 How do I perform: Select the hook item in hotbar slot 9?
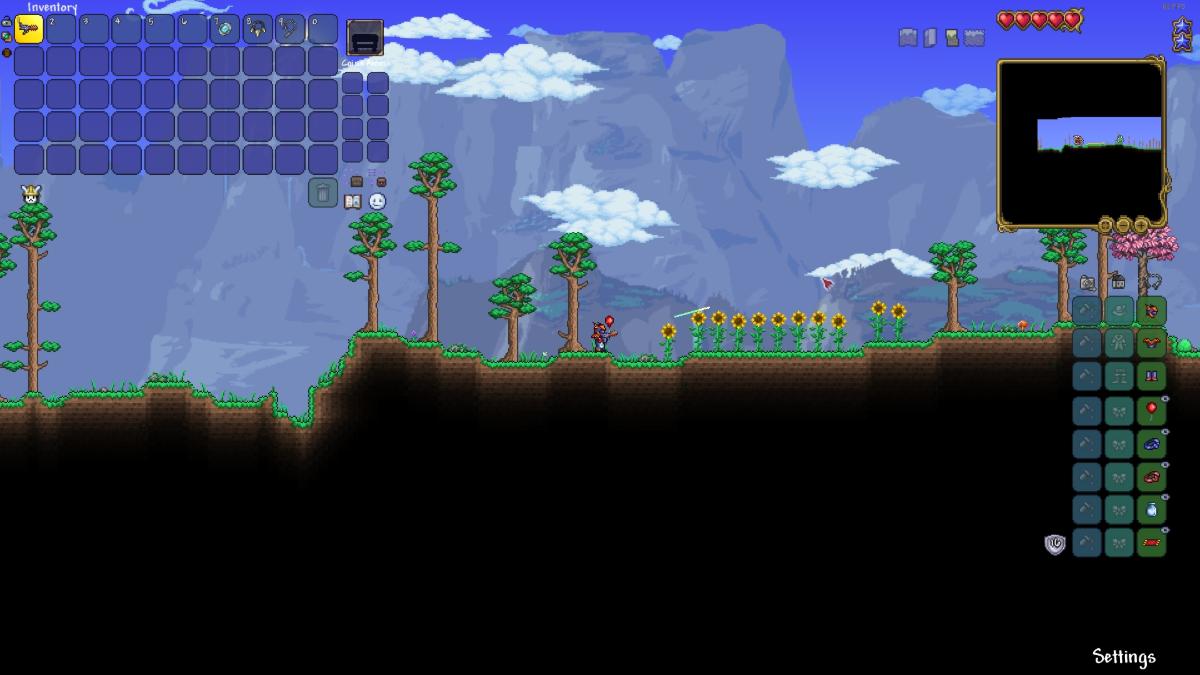[290, 29]
